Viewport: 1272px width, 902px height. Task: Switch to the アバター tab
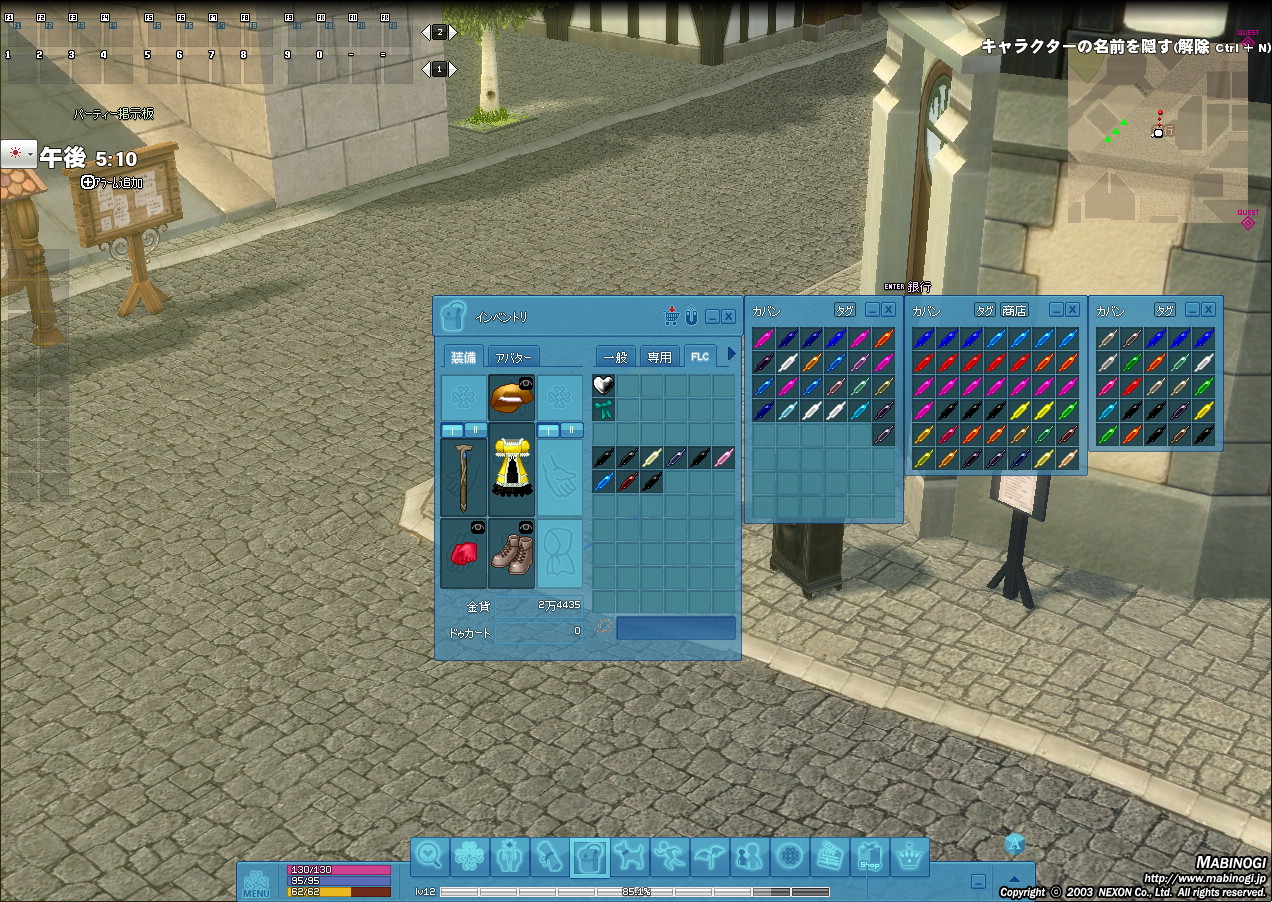(515, 357)
